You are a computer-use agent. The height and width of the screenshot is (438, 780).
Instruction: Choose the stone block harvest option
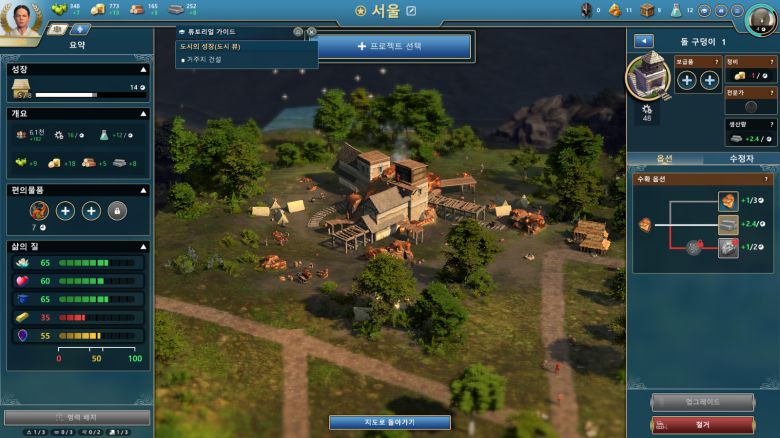coord(728,224)
